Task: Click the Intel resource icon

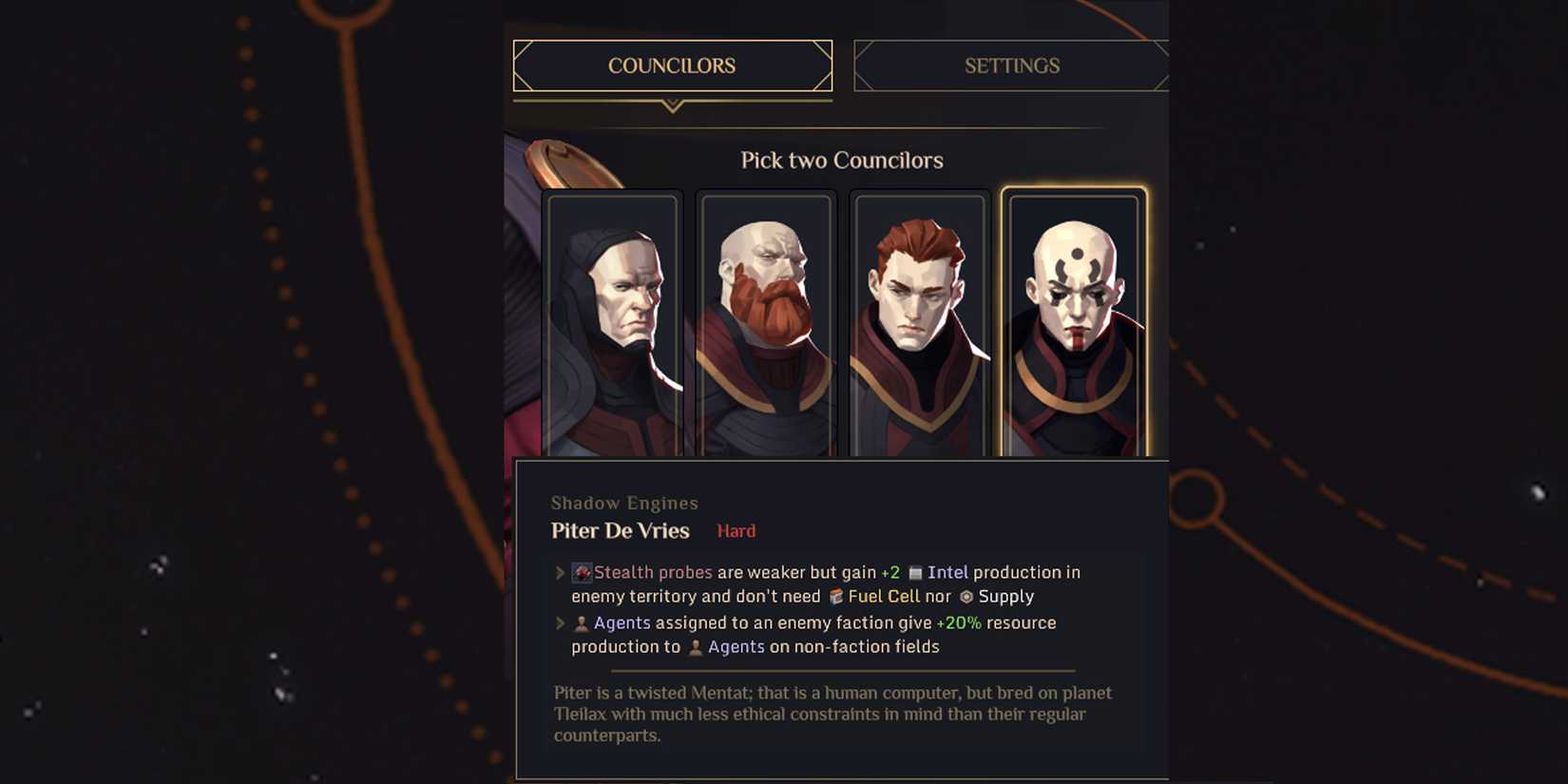Action: 915,572
